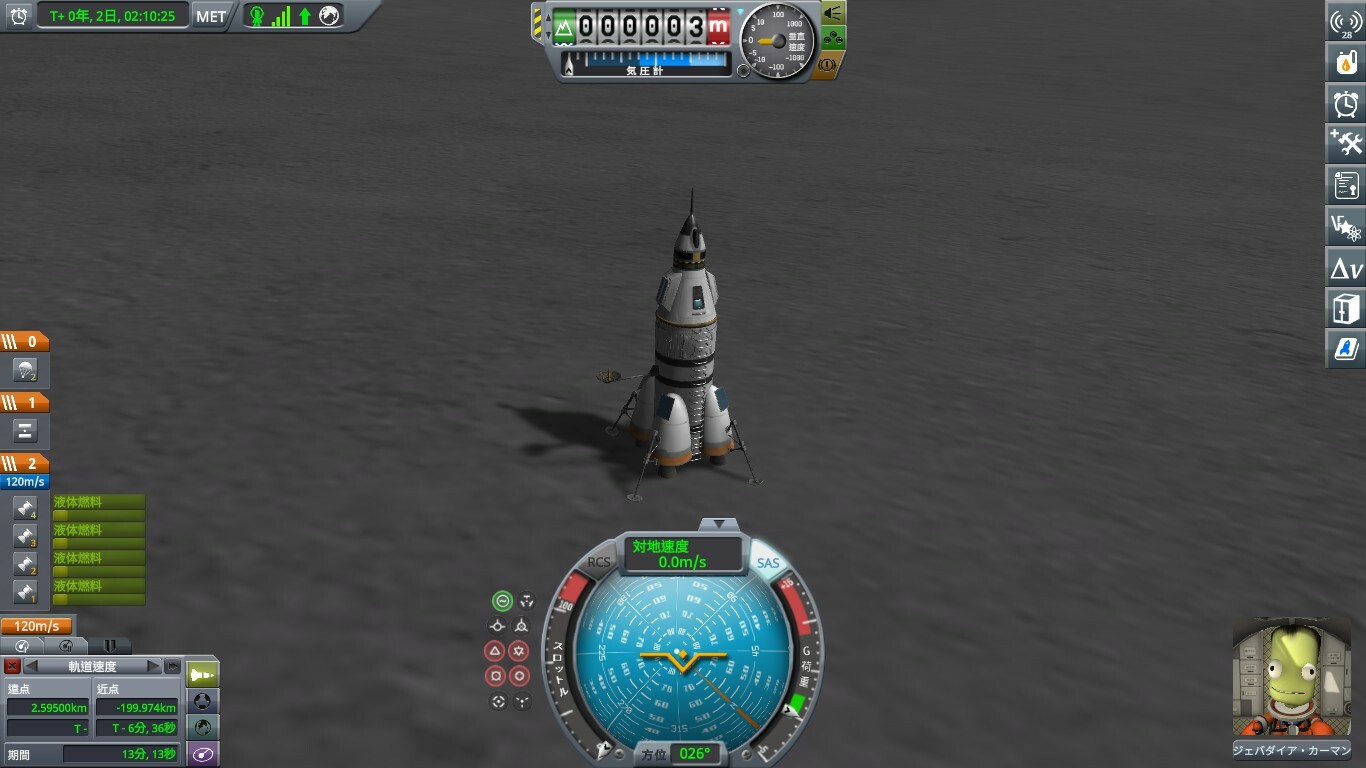Viewport: 1366px width, 768px height.
Task: Toggle the lights action button
Action: (833, 13)
